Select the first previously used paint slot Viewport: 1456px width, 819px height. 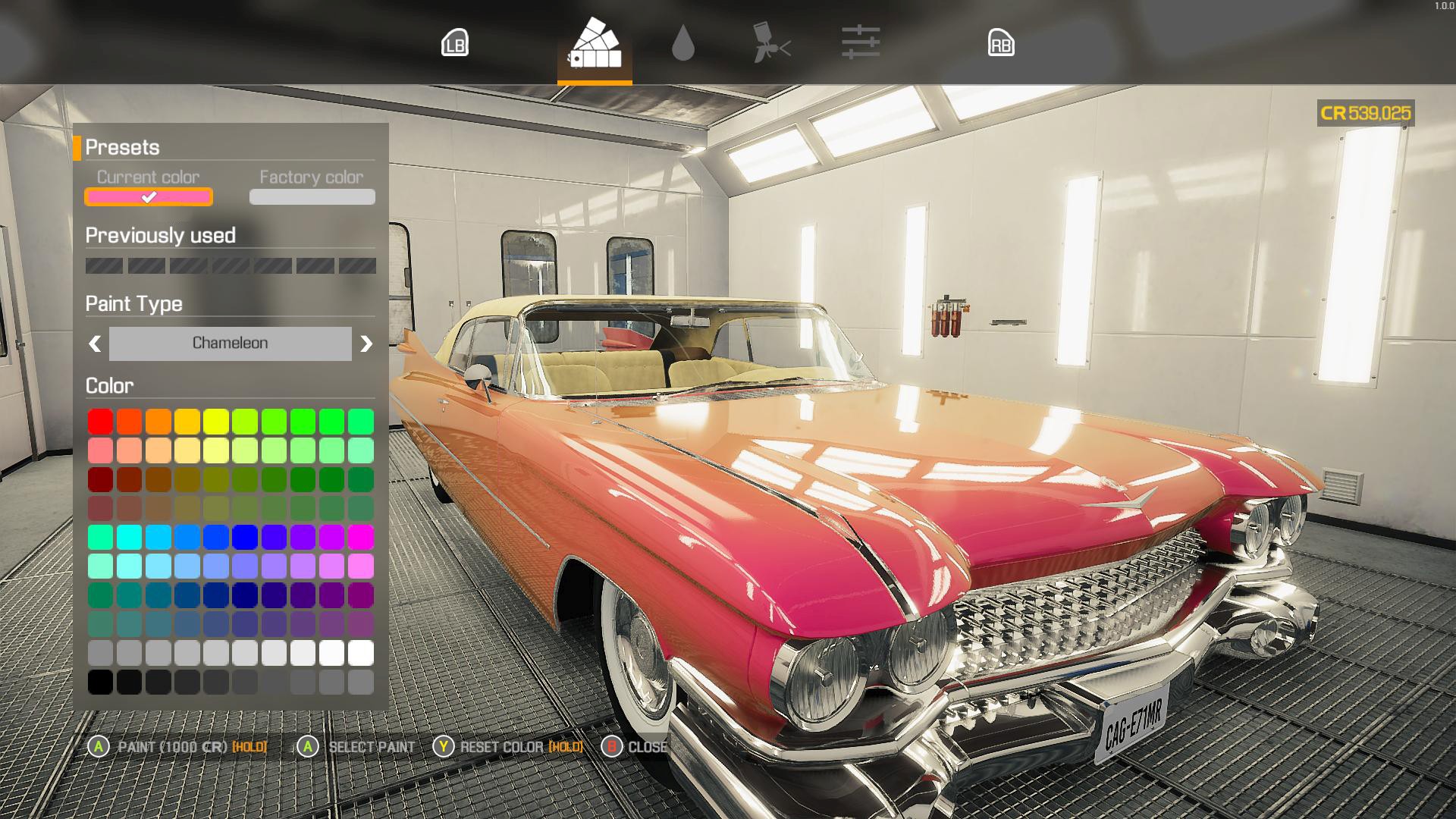105,265
